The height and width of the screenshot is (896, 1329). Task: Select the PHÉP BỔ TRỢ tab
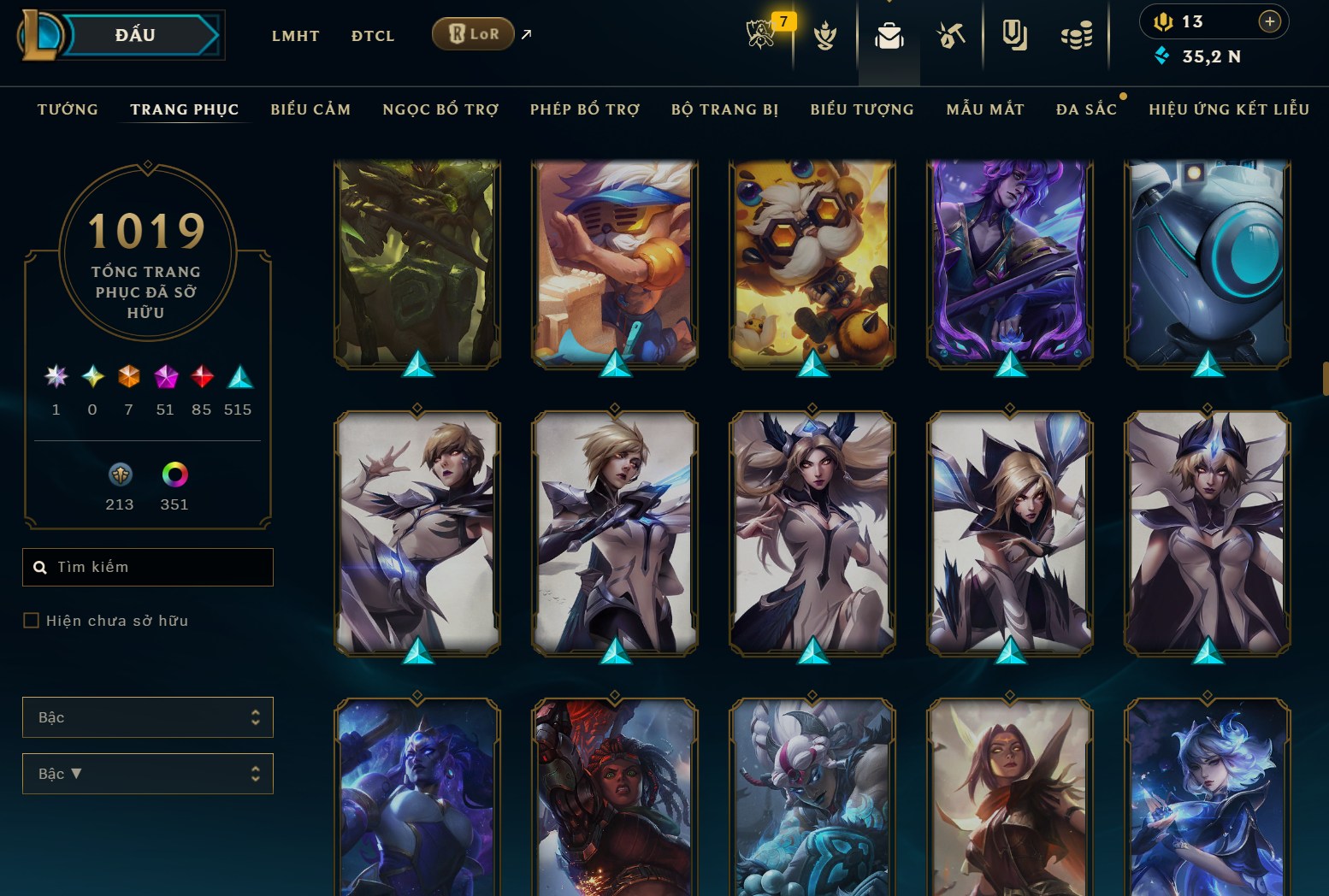pos(585,109)
